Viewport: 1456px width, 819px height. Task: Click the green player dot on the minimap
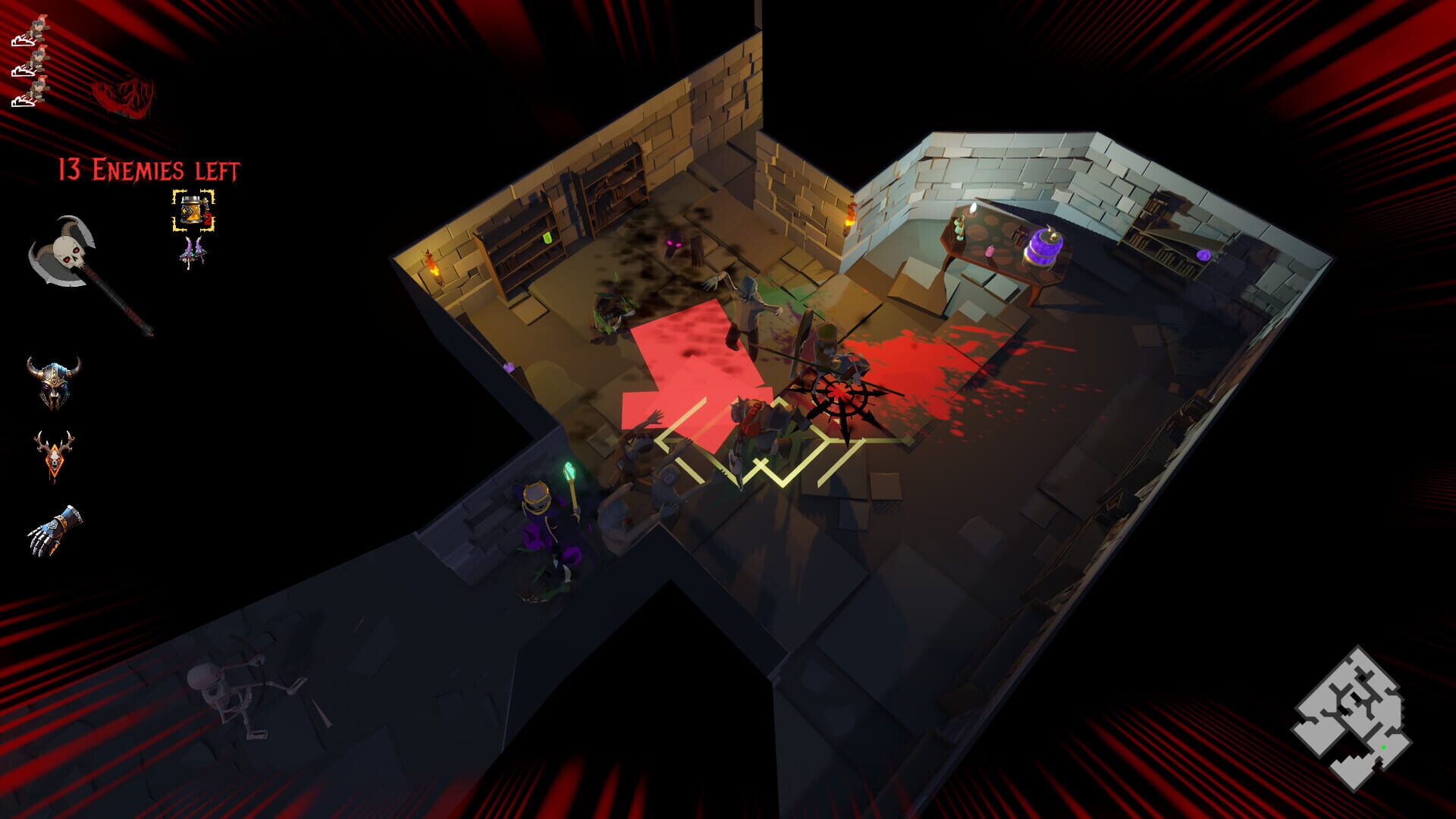coord(1383,747)
